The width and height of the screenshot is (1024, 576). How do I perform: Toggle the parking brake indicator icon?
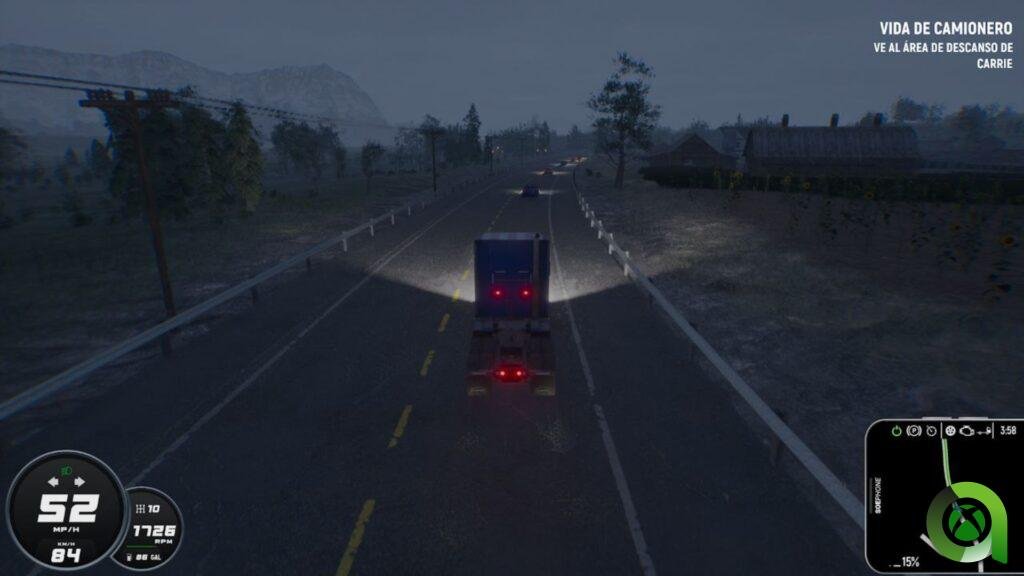[913, 431]
